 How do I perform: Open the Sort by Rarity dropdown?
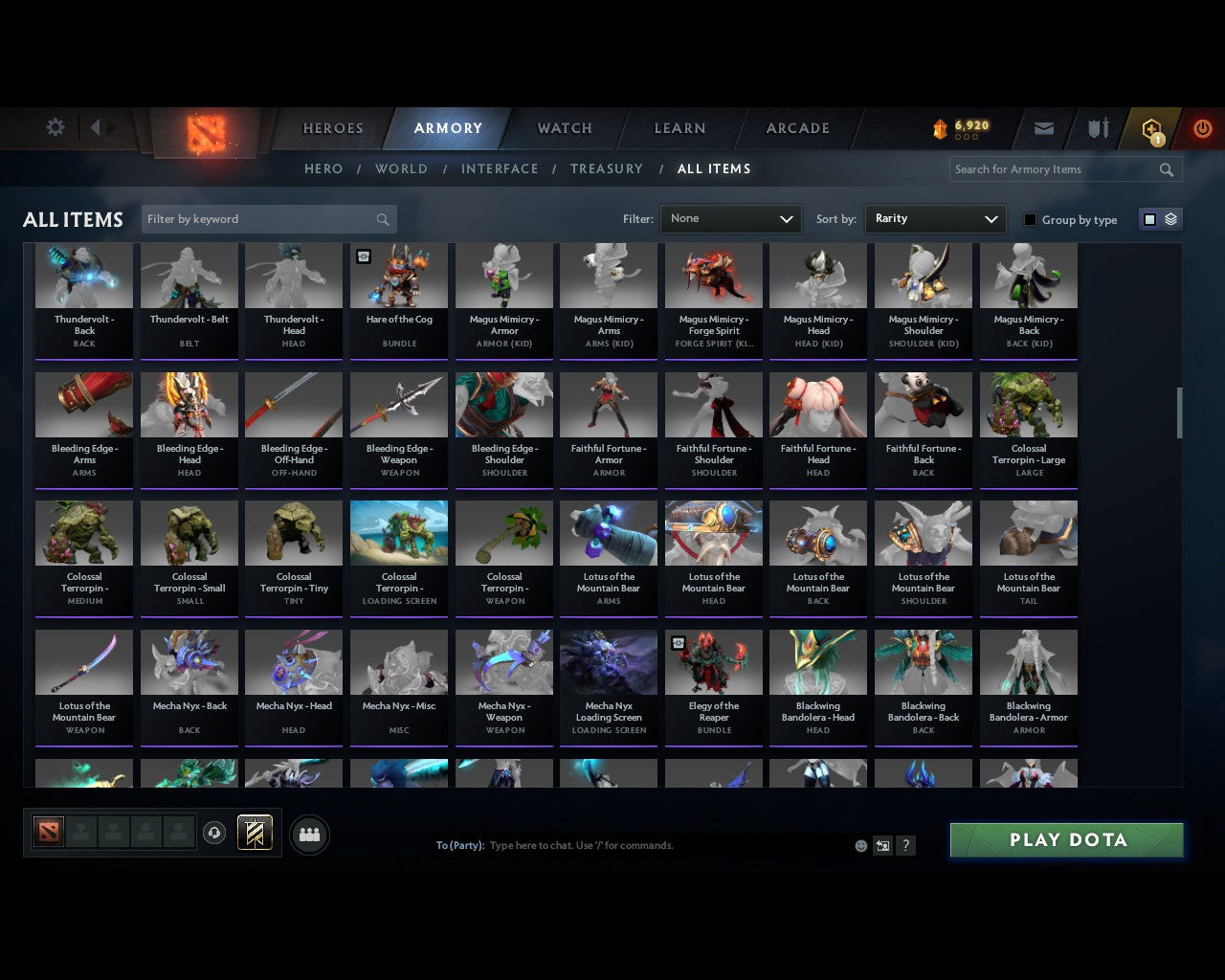[935, 218]
